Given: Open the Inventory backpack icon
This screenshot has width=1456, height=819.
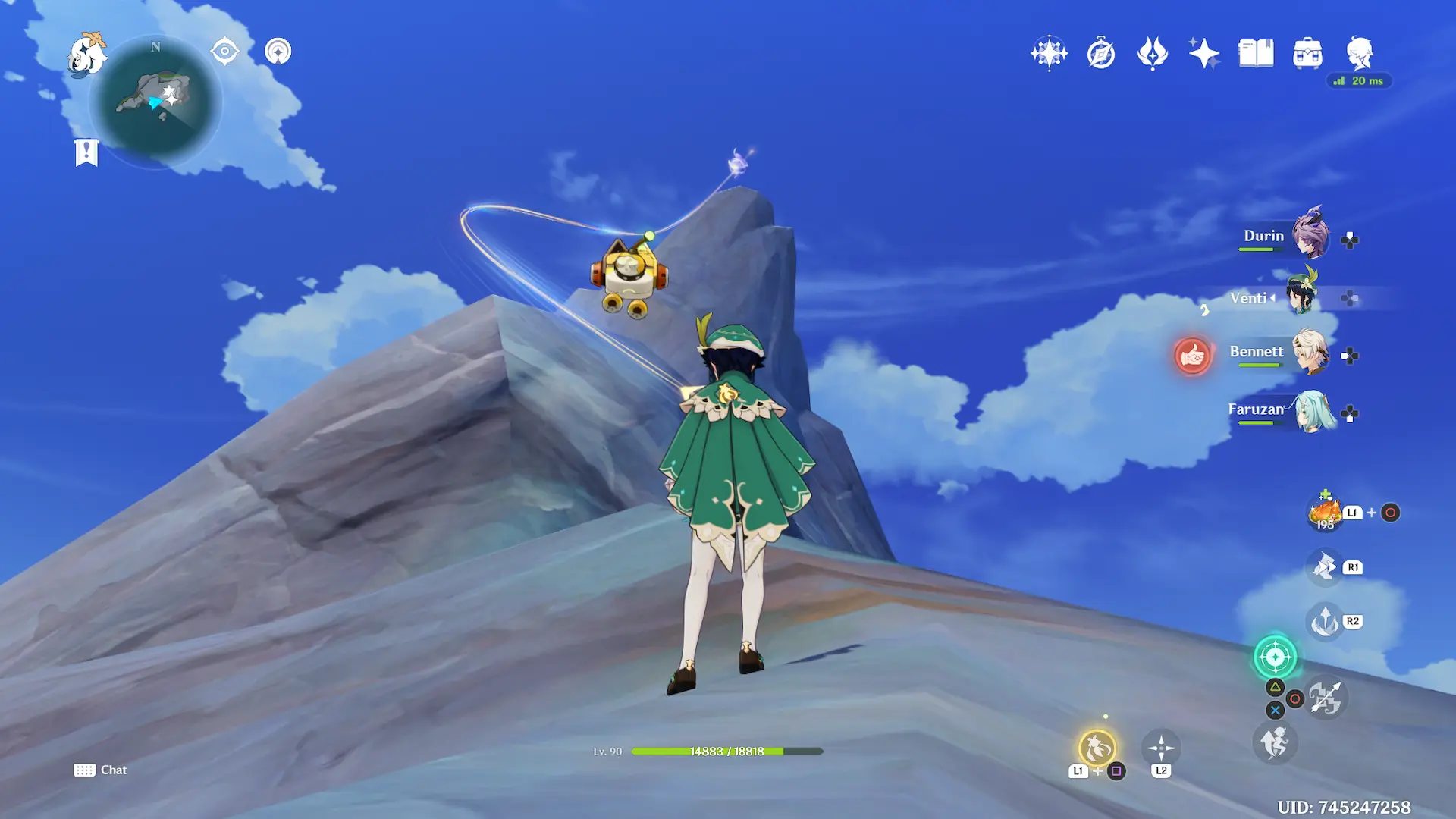Looking at the screenshot, I should 1307,54.
